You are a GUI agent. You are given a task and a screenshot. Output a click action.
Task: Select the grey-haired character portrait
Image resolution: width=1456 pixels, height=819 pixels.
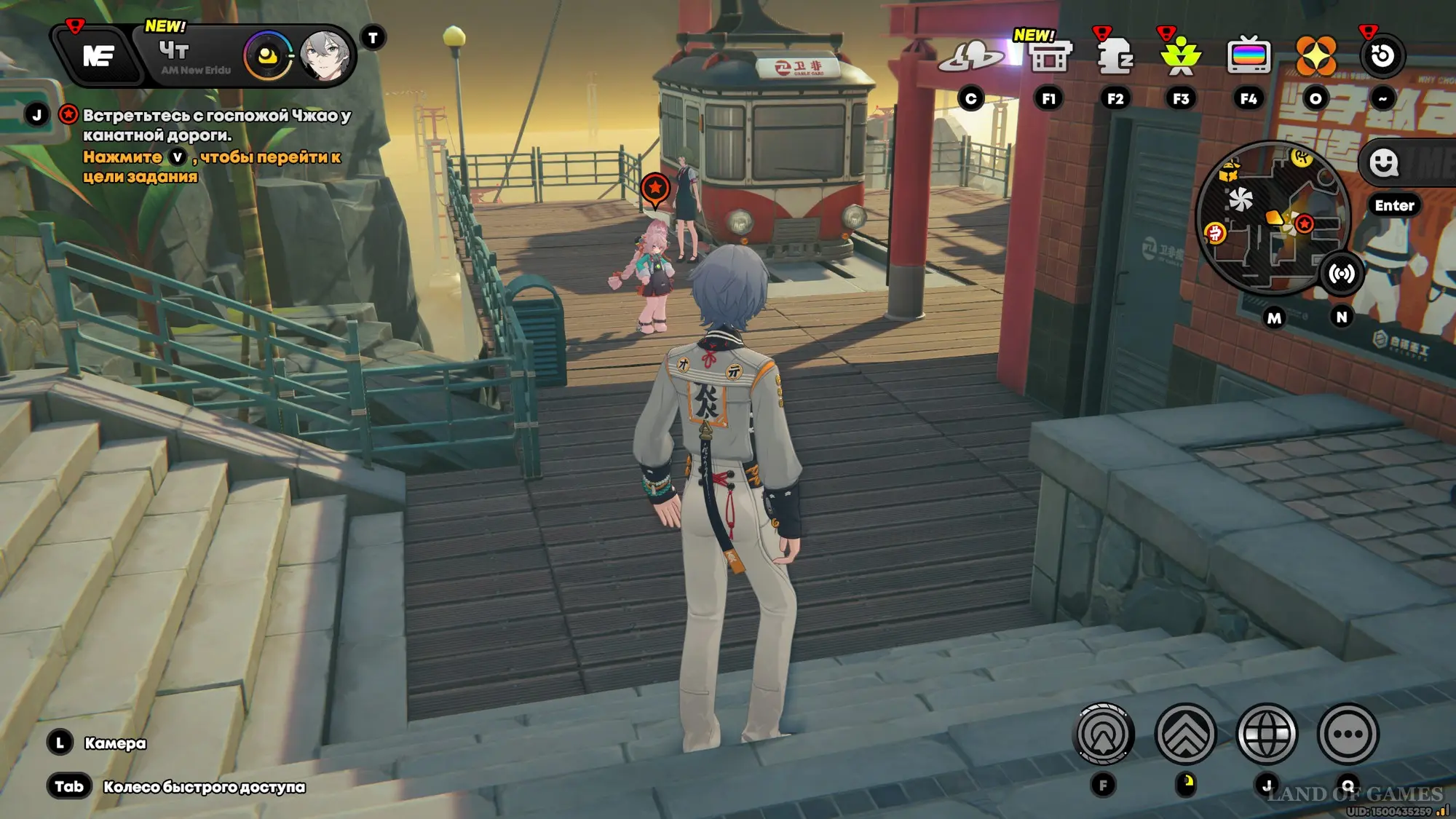point(325,55)
